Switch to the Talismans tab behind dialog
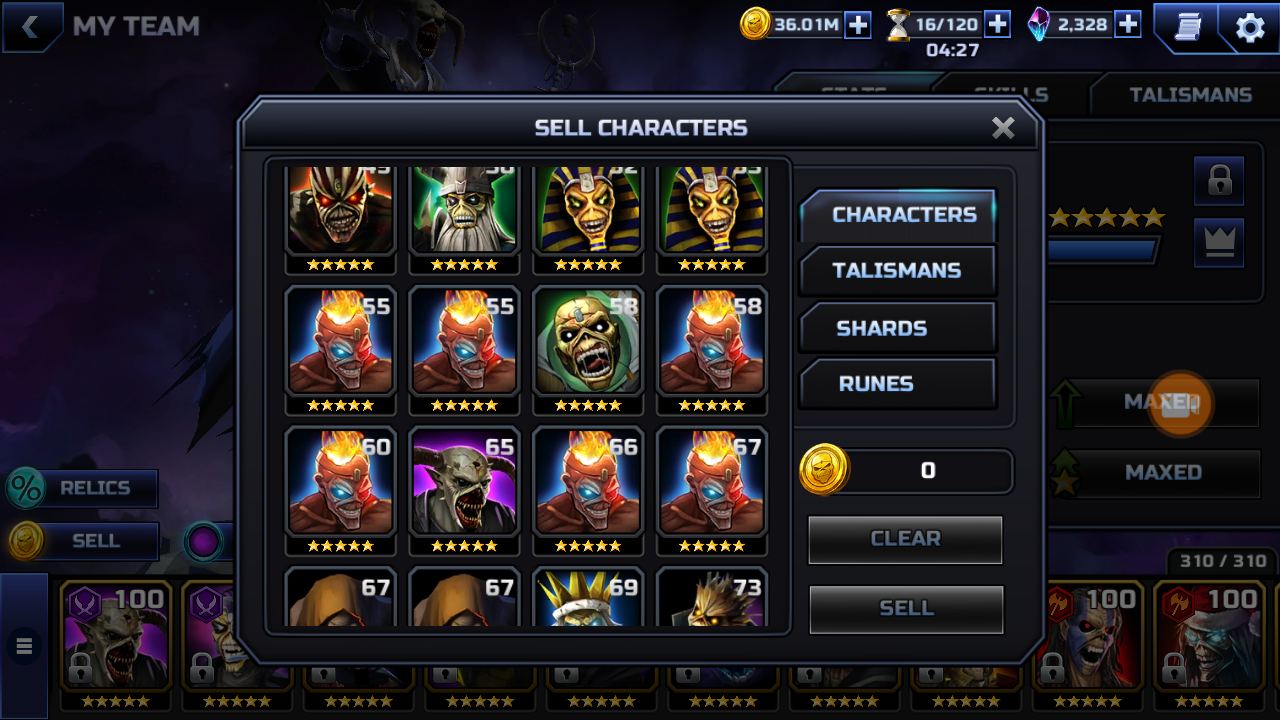The width and height of the screenshot is (1280, 720). tap(1190, 95)
